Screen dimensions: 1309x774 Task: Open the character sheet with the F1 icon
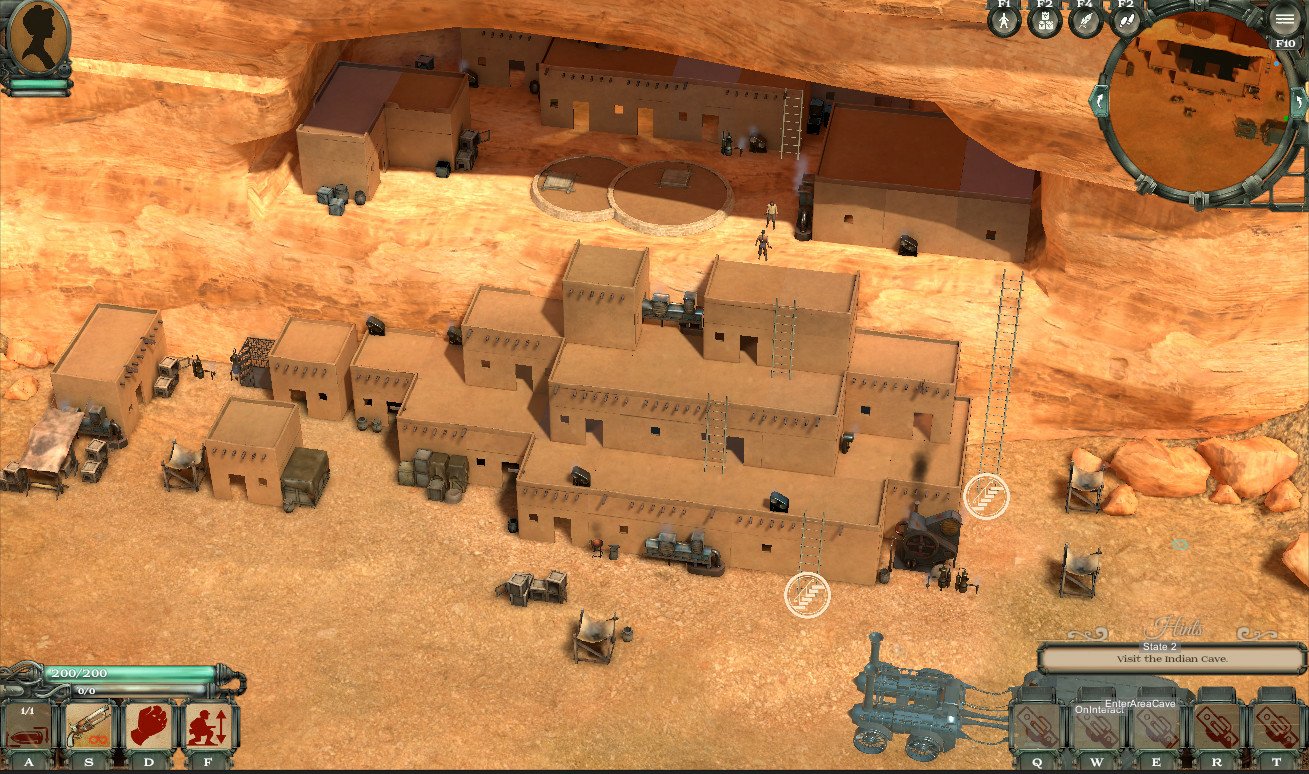(x=1004, y=20)
